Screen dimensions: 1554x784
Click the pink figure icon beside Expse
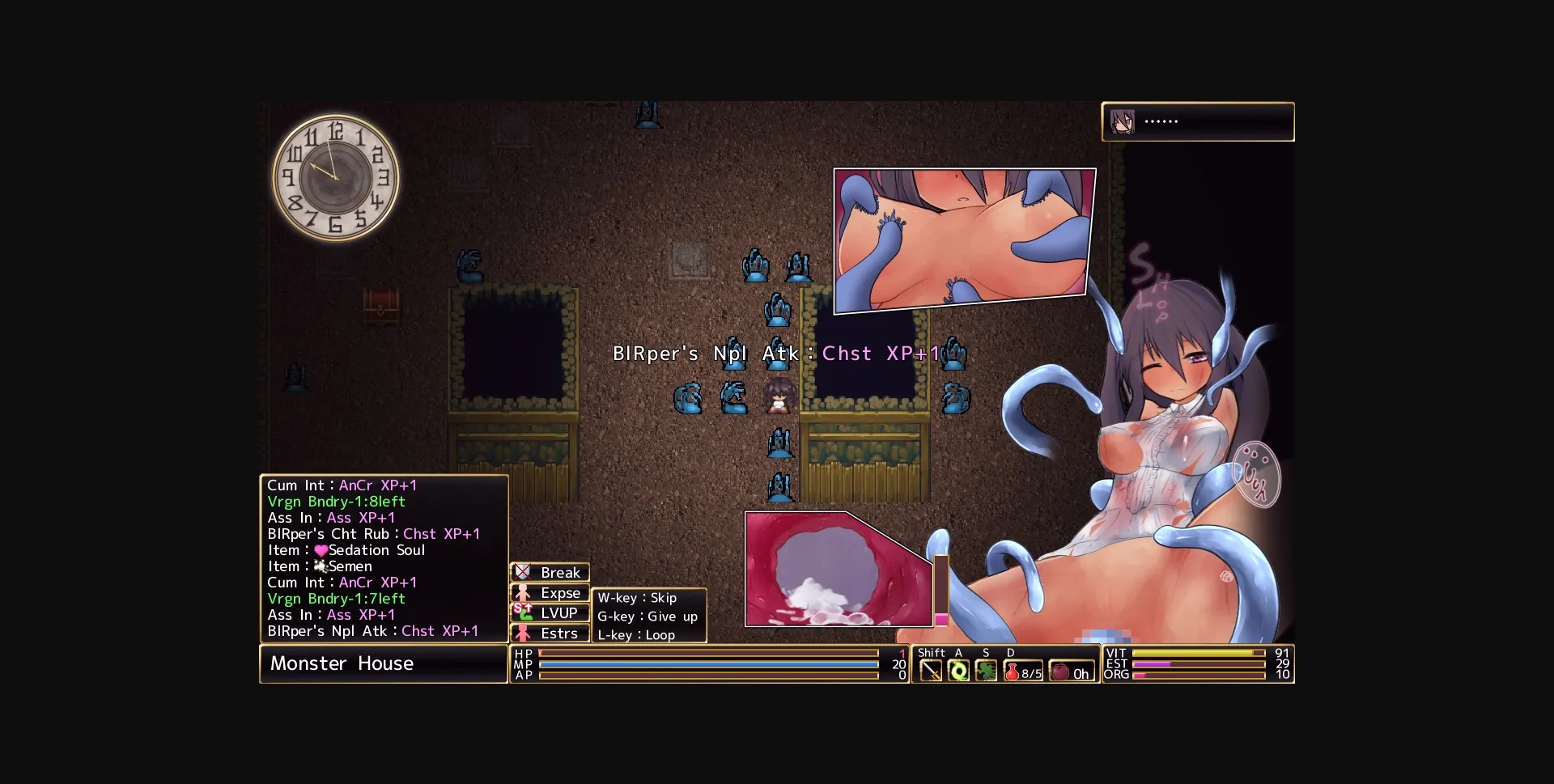click(x=523, y=593)
